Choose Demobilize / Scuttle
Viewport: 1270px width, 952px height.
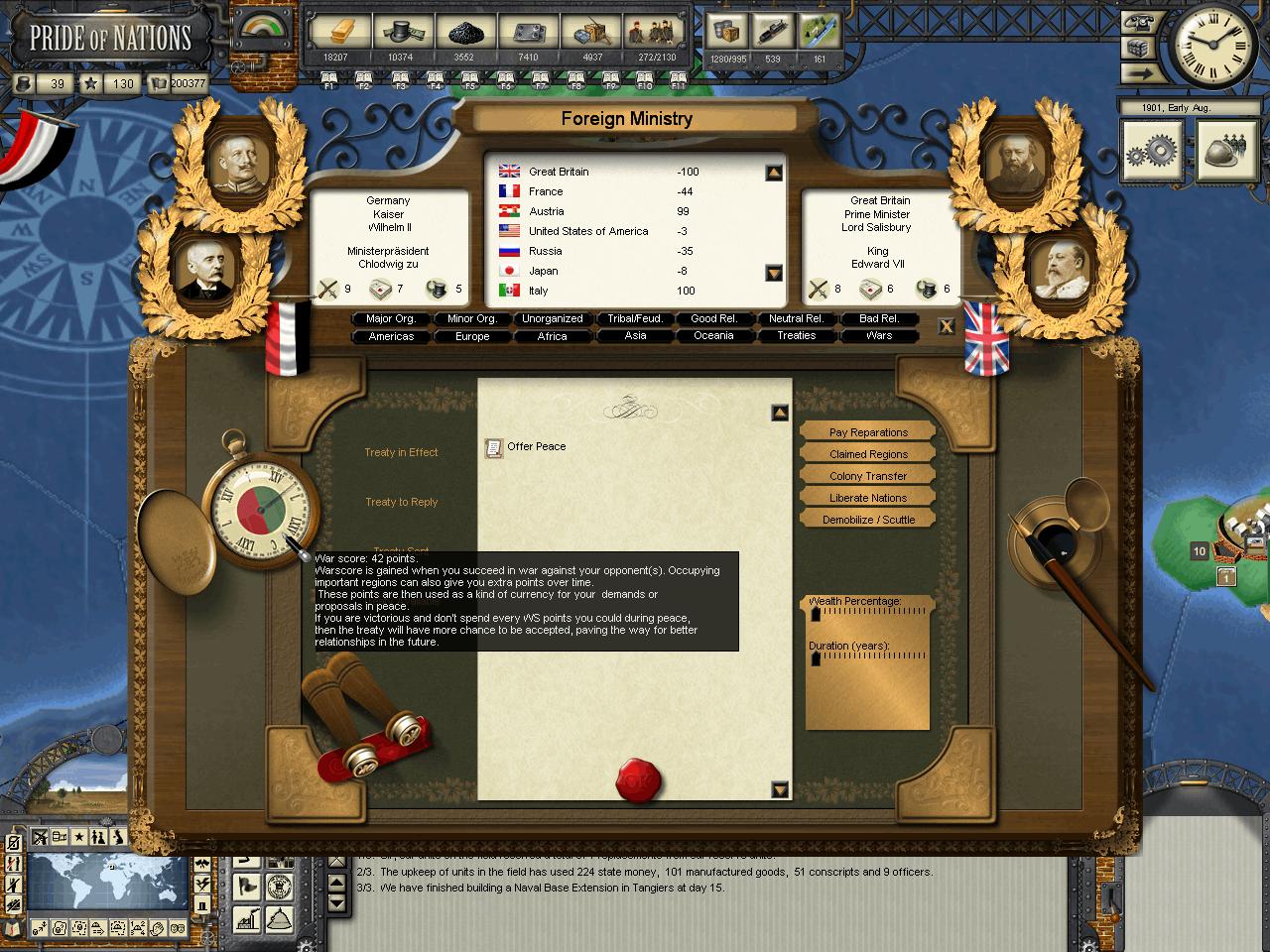point(868,520)
